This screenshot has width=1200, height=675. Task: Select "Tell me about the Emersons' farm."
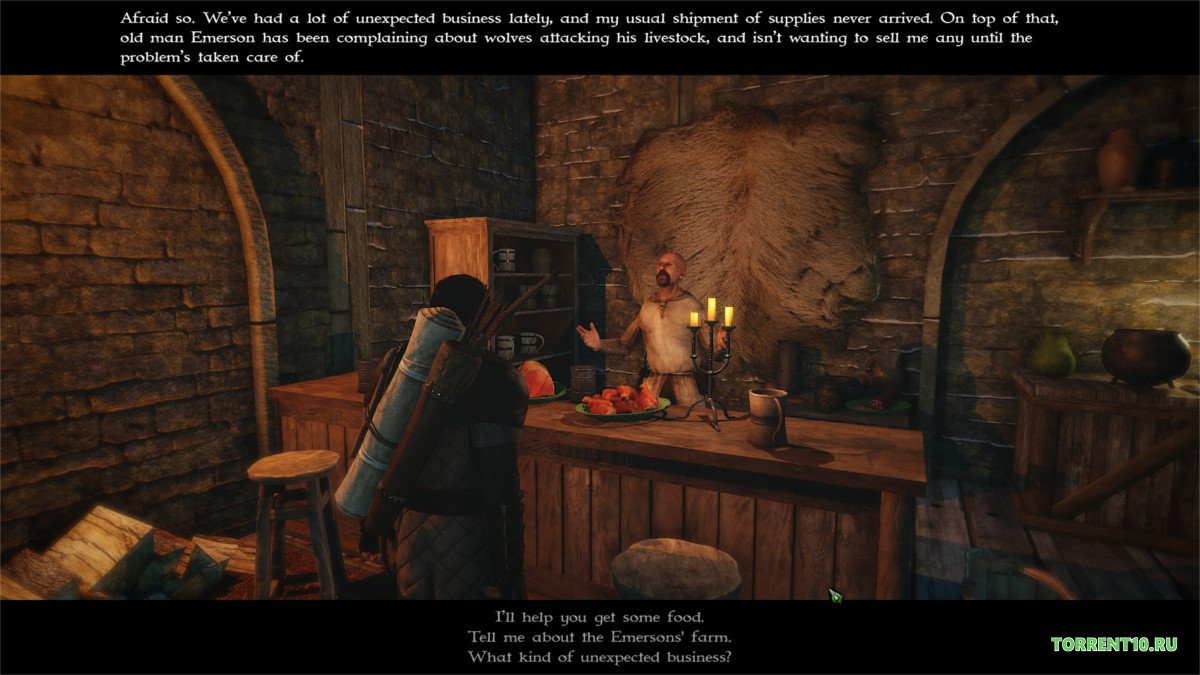(x=599, y=637)
